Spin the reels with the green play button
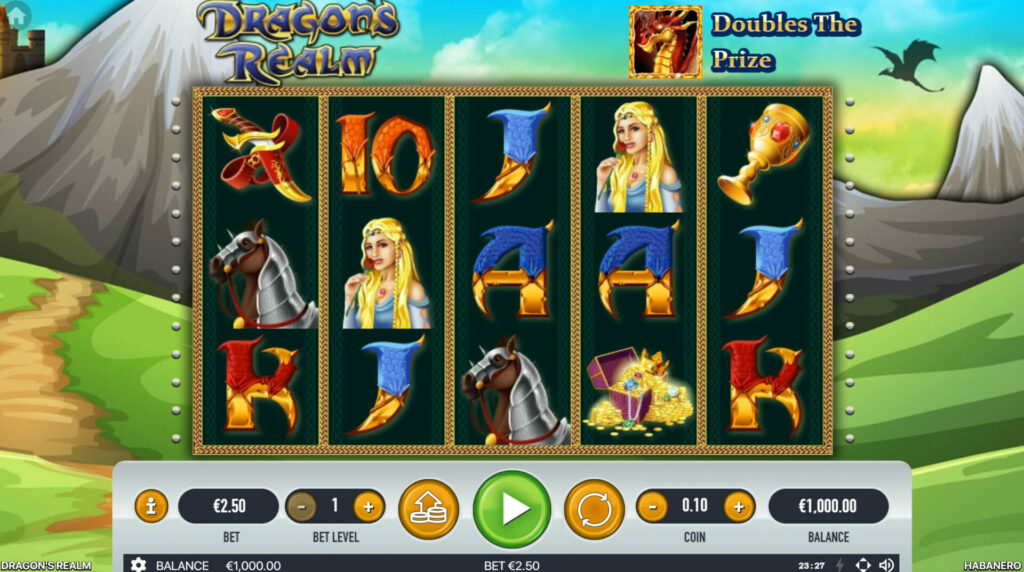The width and height of the screenshot is (1024, 572). point(511,509)
